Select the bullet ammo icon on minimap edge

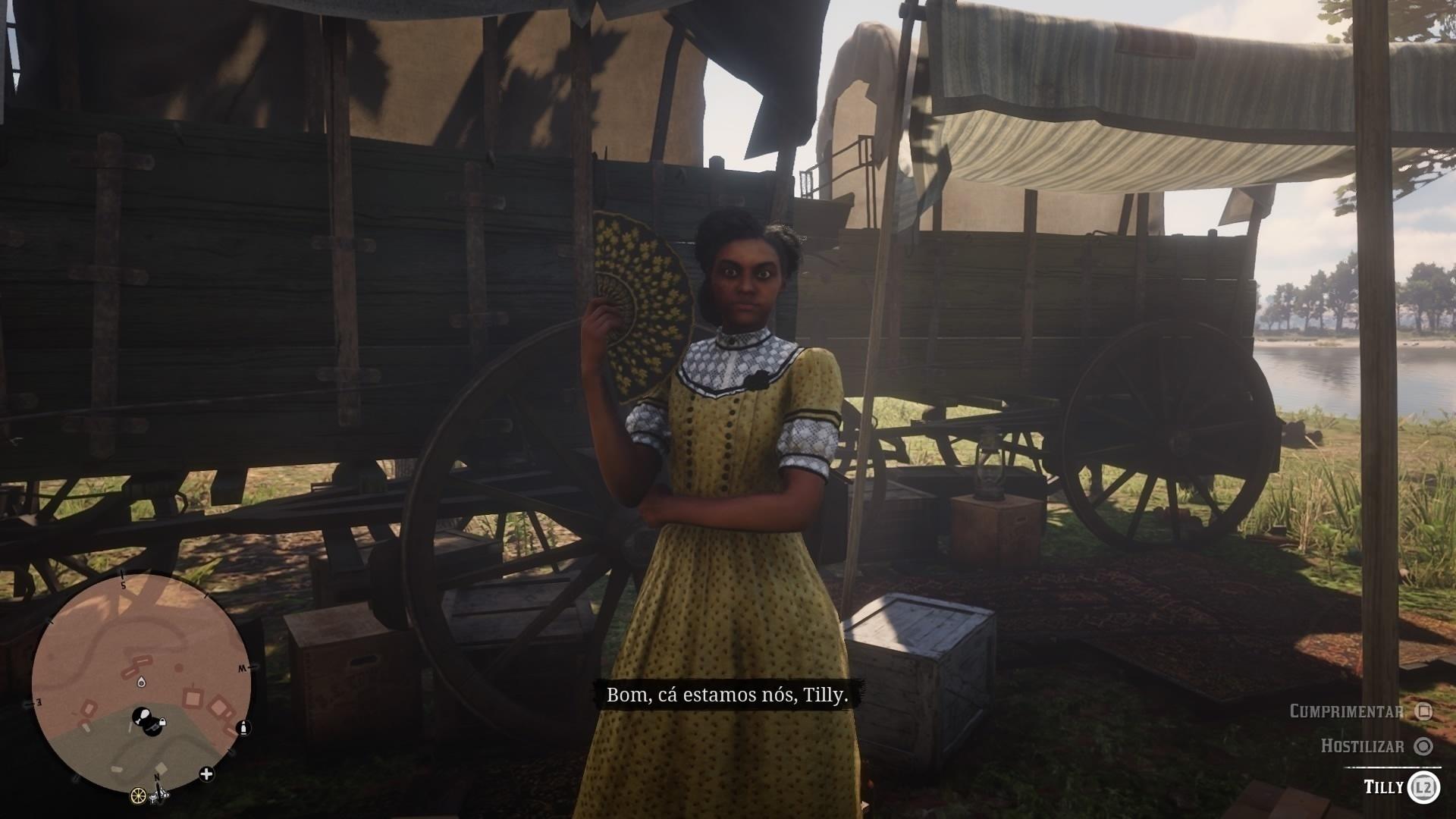point(243,730)
